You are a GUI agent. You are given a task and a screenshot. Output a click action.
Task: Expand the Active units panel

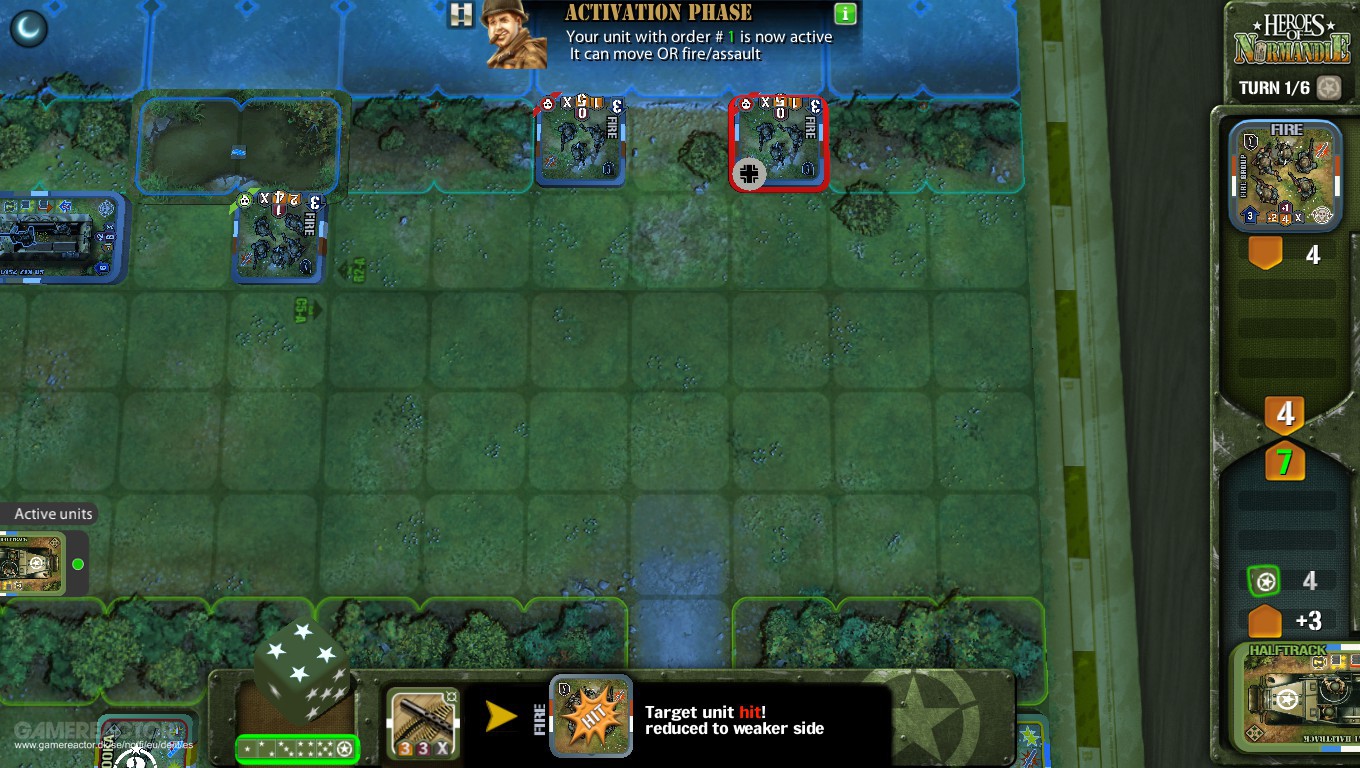51,513
